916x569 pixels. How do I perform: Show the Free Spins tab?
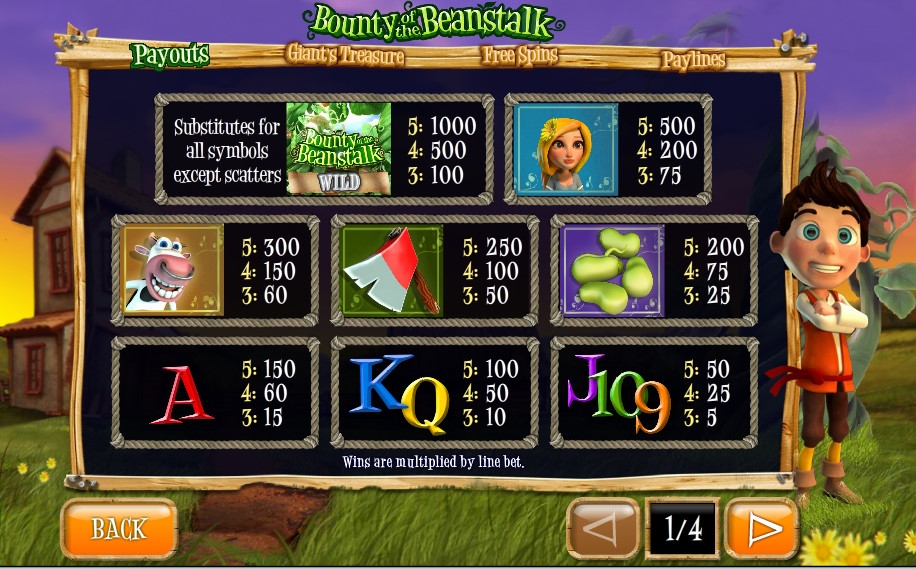[520, 55]
